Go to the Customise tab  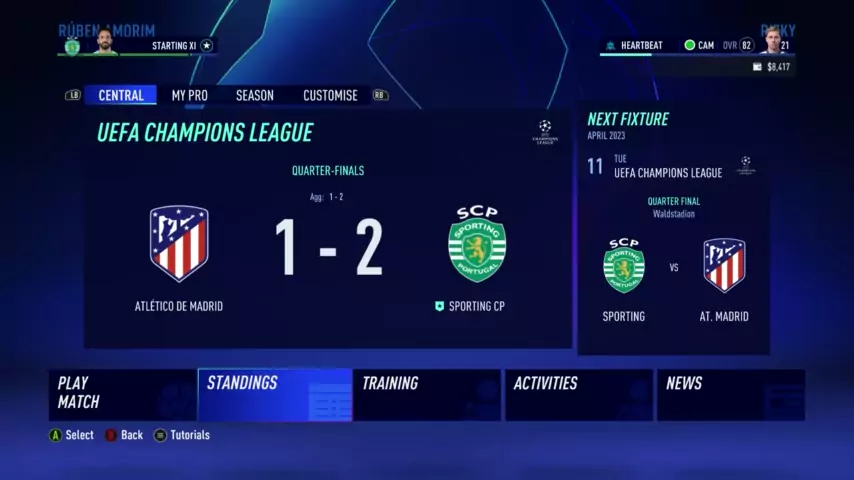coord(330,96)
